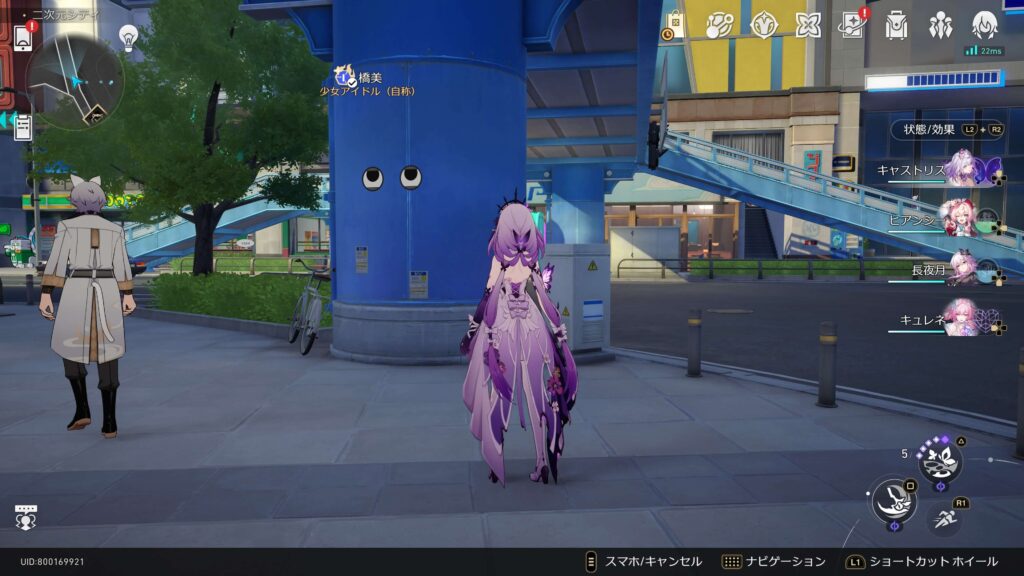Activate the butterfly technique skill

[940, 461]
